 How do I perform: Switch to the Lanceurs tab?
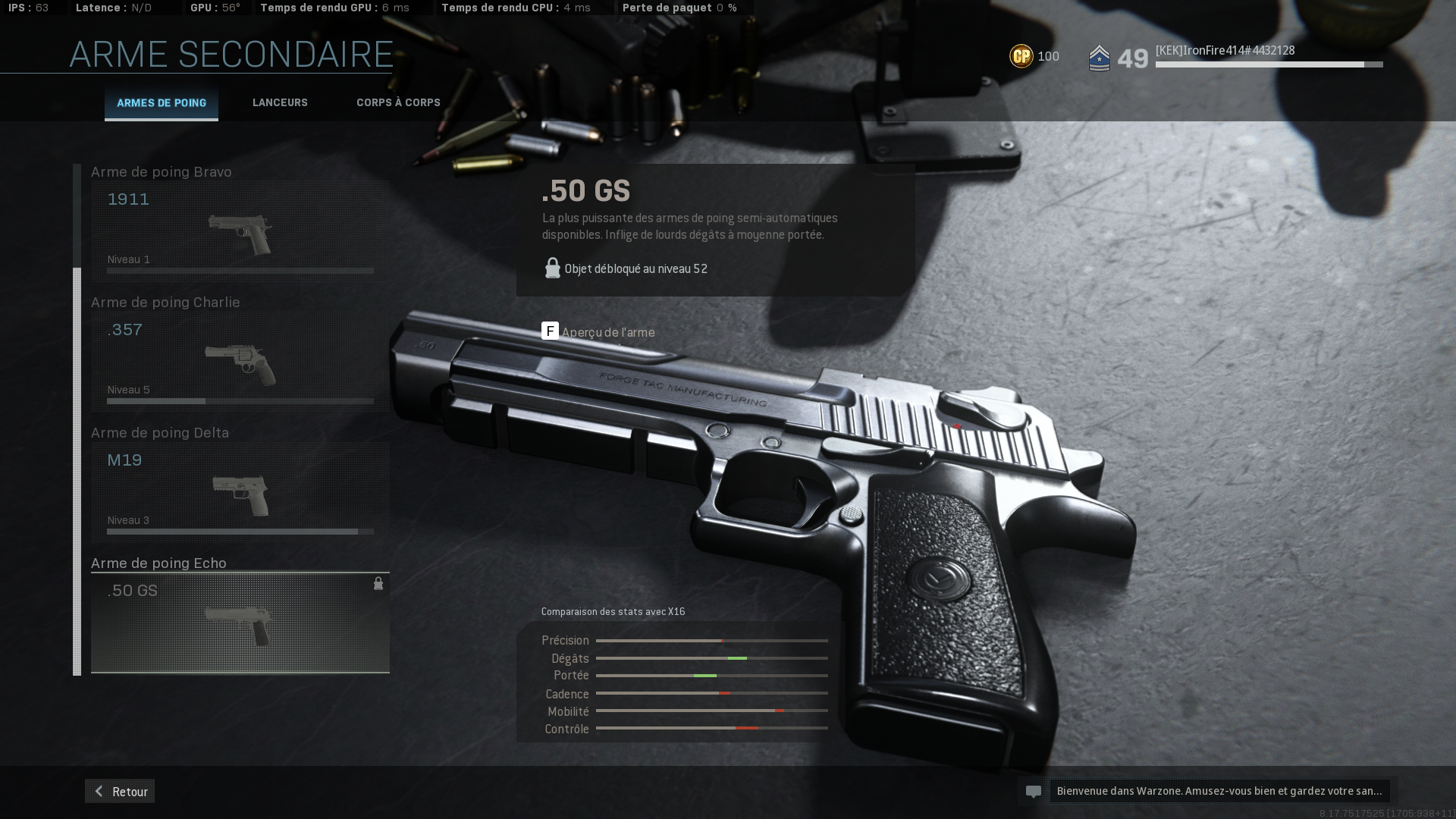[x=280, y=102]
